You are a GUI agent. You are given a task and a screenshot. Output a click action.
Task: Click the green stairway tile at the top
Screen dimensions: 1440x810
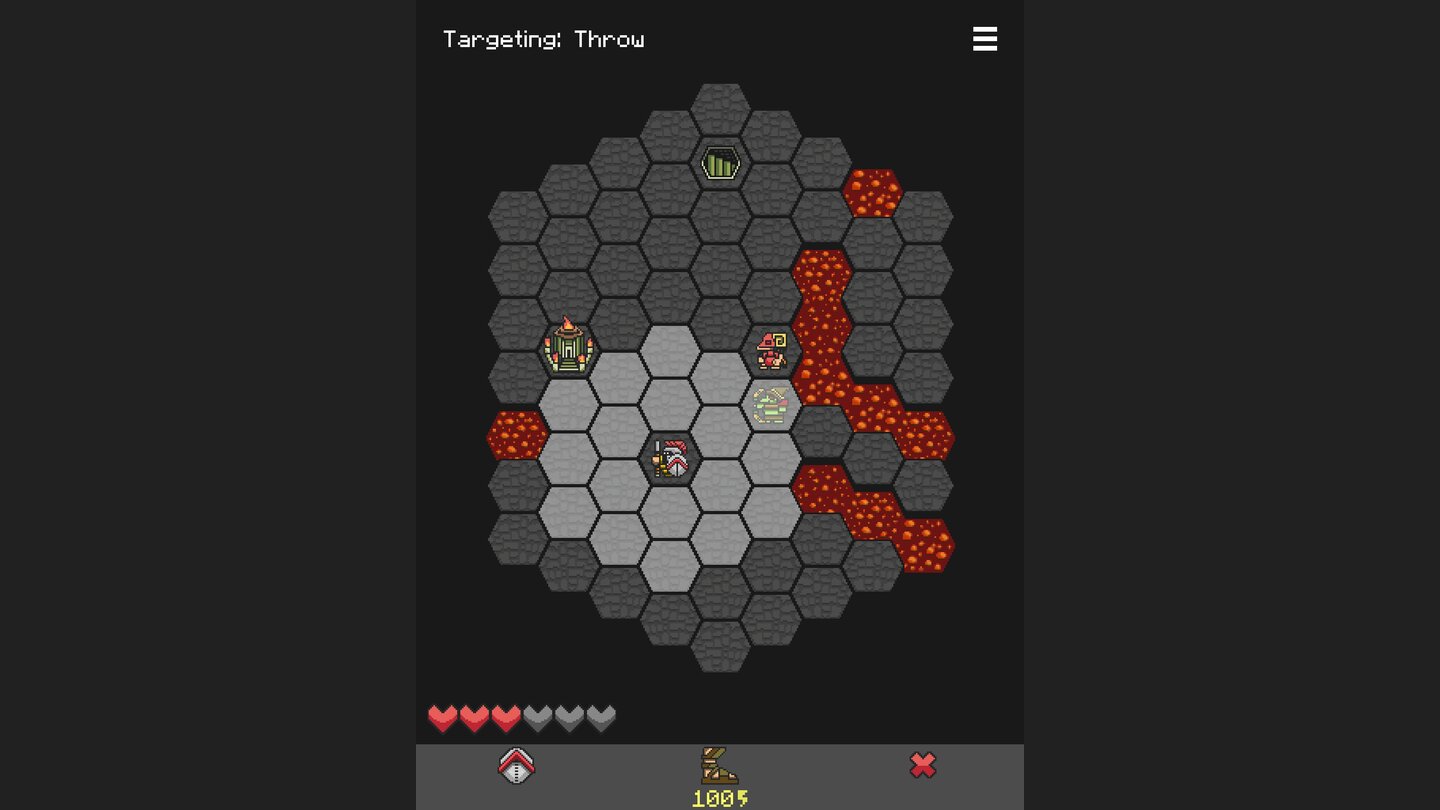click(721, 162)
